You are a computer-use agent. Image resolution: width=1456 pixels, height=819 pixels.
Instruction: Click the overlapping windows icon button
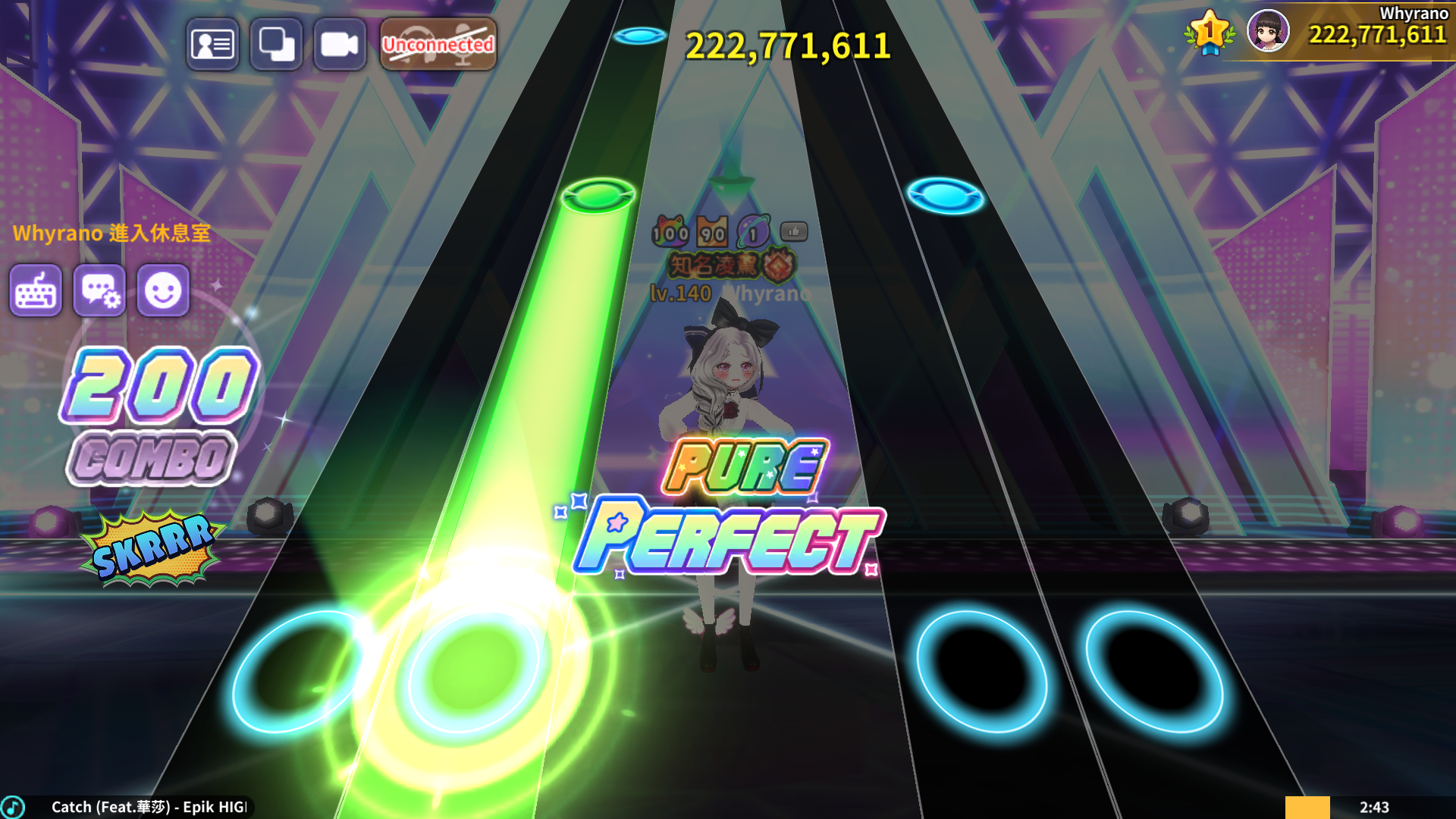276,45
